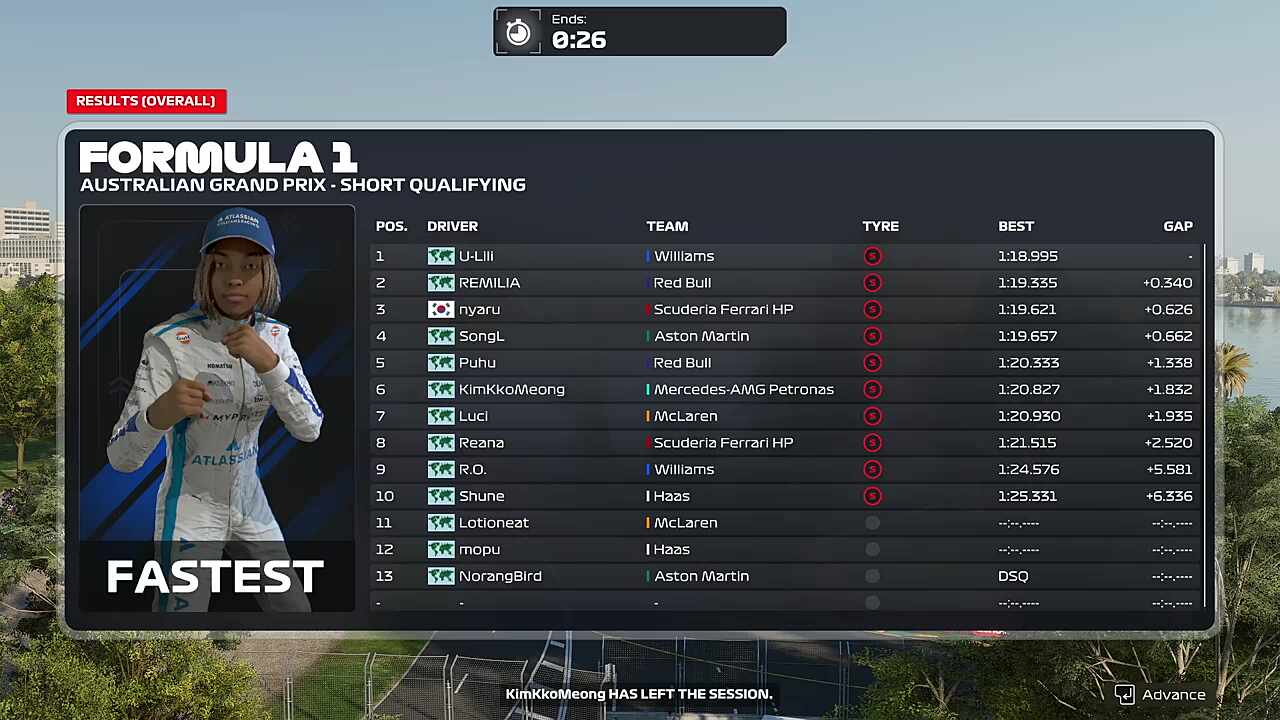Select Shune's qualifying row
The height and width of the screenshot is (720, 1280).
(x=785, y=496)
